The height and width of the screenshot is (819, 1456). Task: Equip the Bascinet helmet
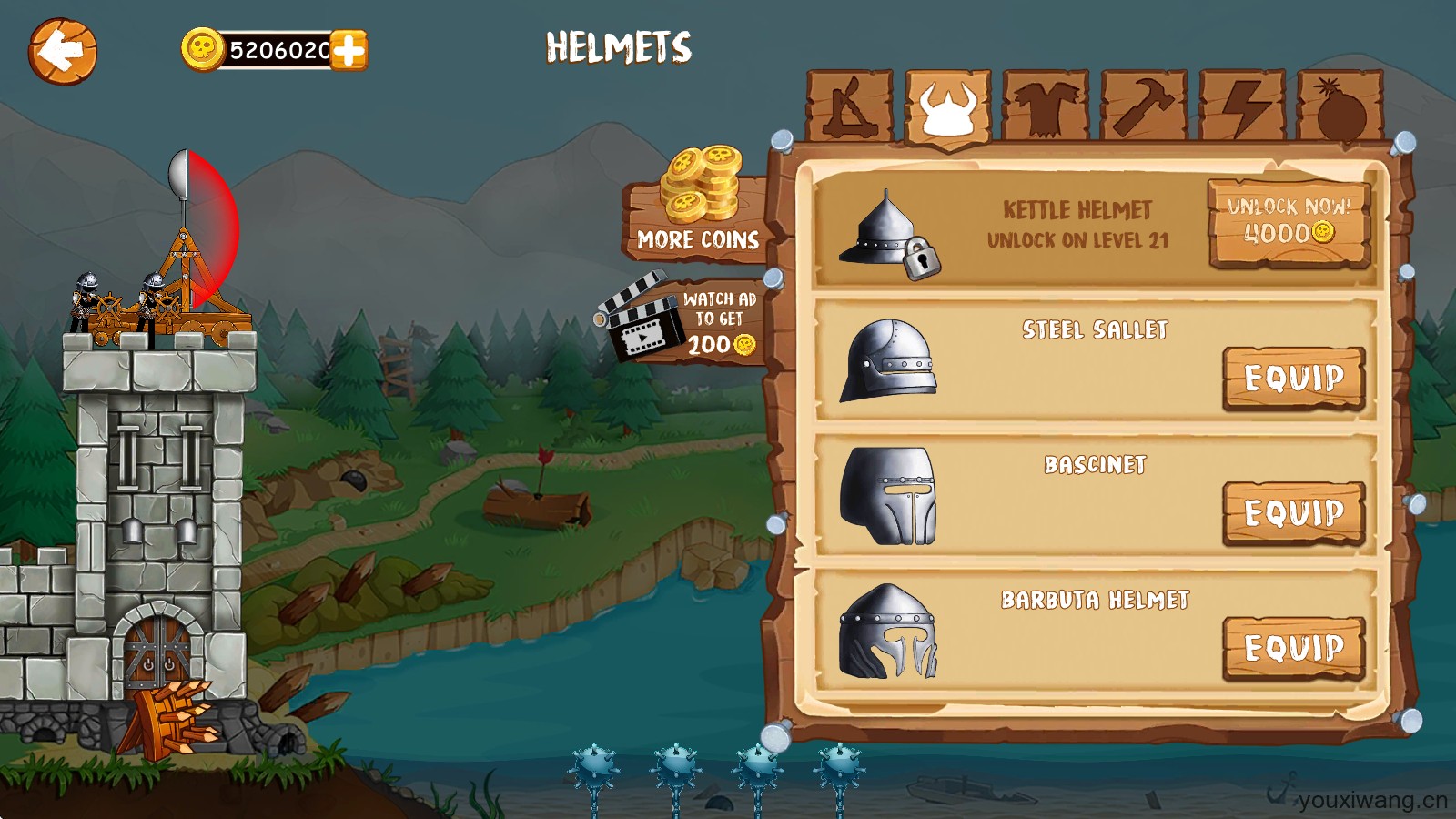tap(1293, 512)
